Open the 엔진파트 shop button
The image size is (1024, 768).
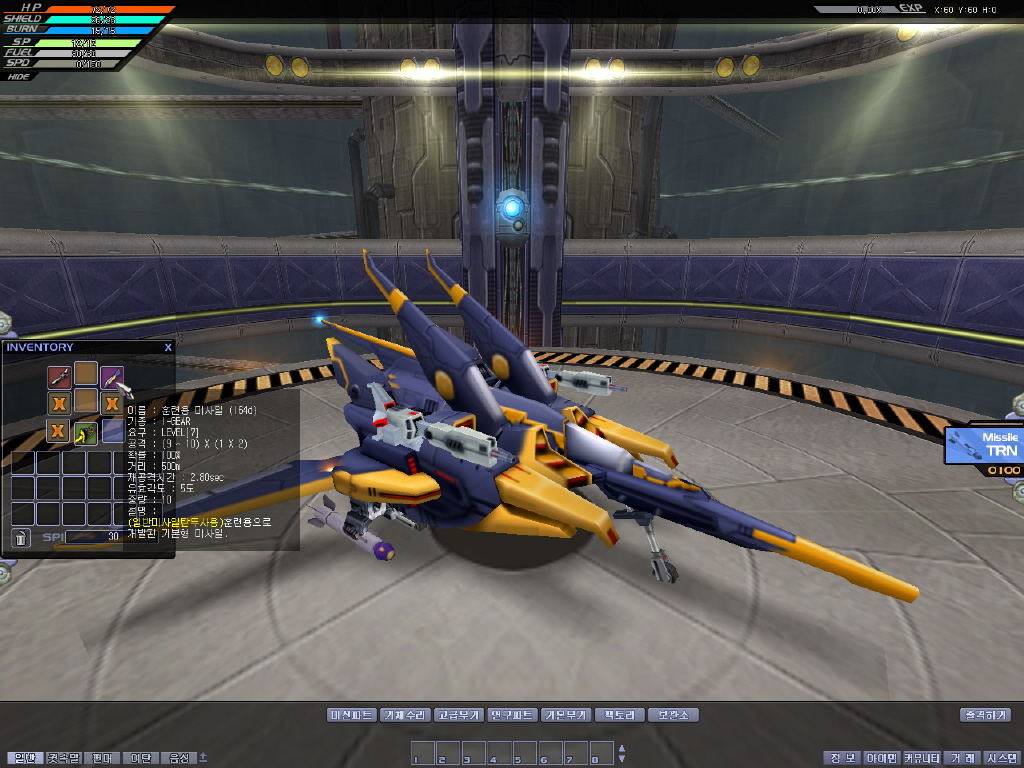[513, 715]
